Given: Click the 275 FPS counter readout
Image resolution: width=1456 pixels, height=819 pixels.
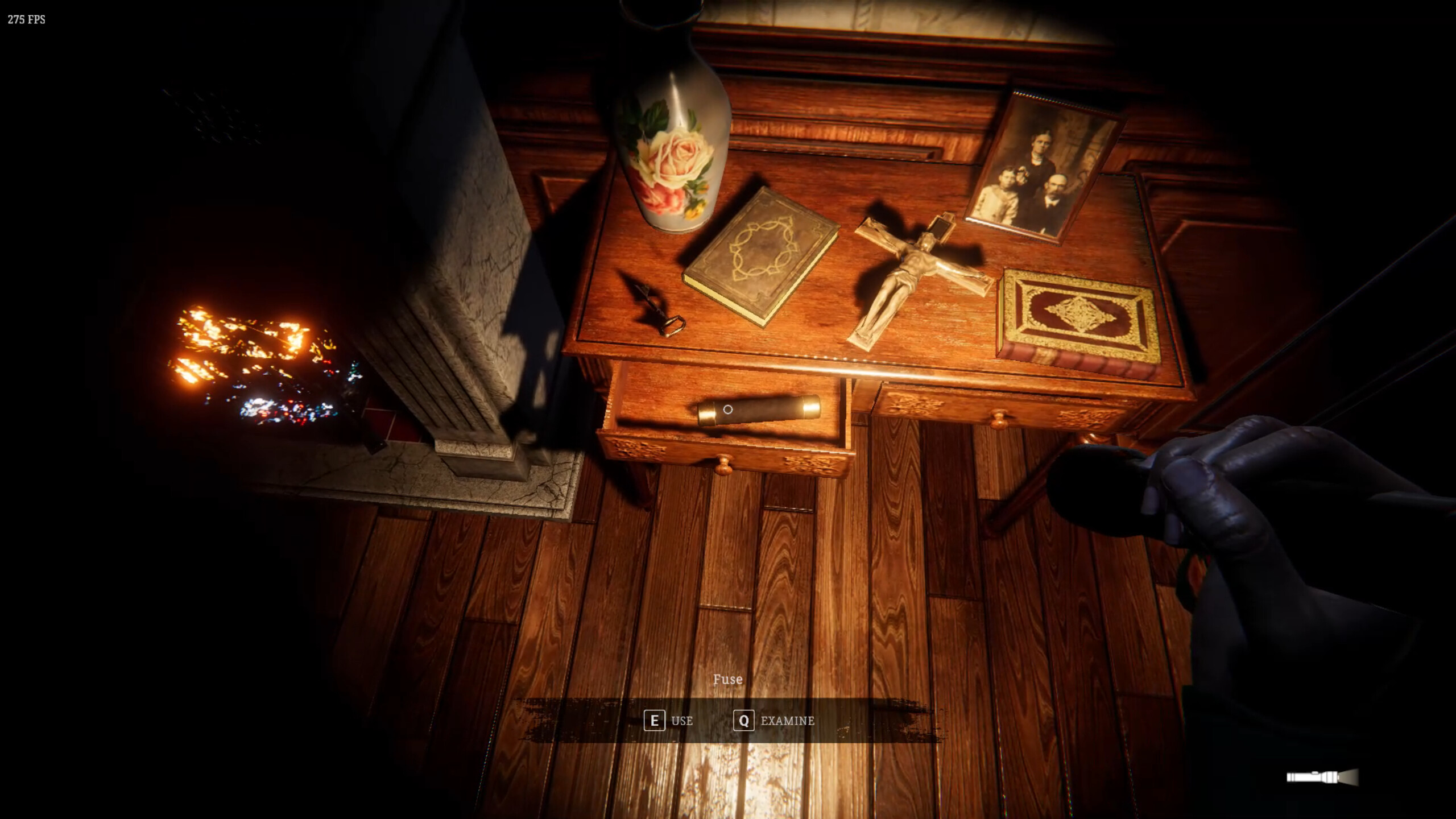Looking at the screenshot, I should (27, 19).
